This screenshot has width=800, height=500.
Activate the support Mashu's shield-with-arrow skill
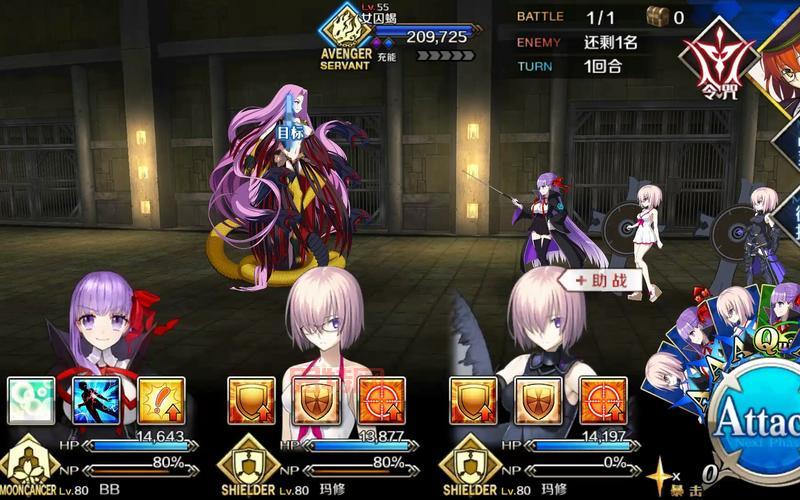pos(474,401)
